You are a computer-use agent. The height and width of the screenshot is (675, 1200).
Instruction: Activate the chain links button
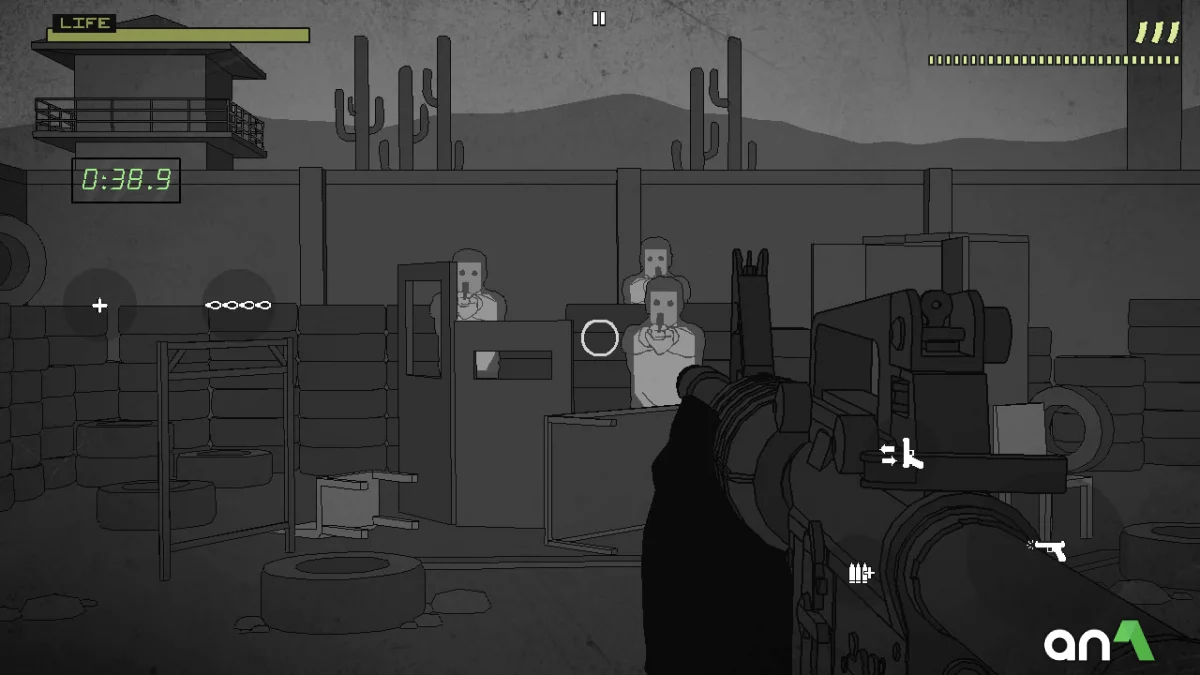[x=238, y=305]
